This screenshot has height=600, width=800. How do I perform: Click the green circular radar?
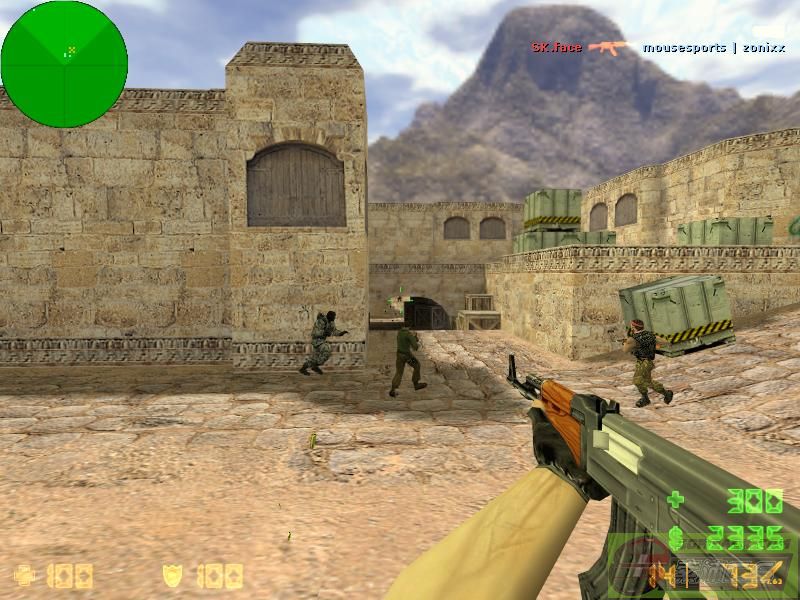[64, 64]
